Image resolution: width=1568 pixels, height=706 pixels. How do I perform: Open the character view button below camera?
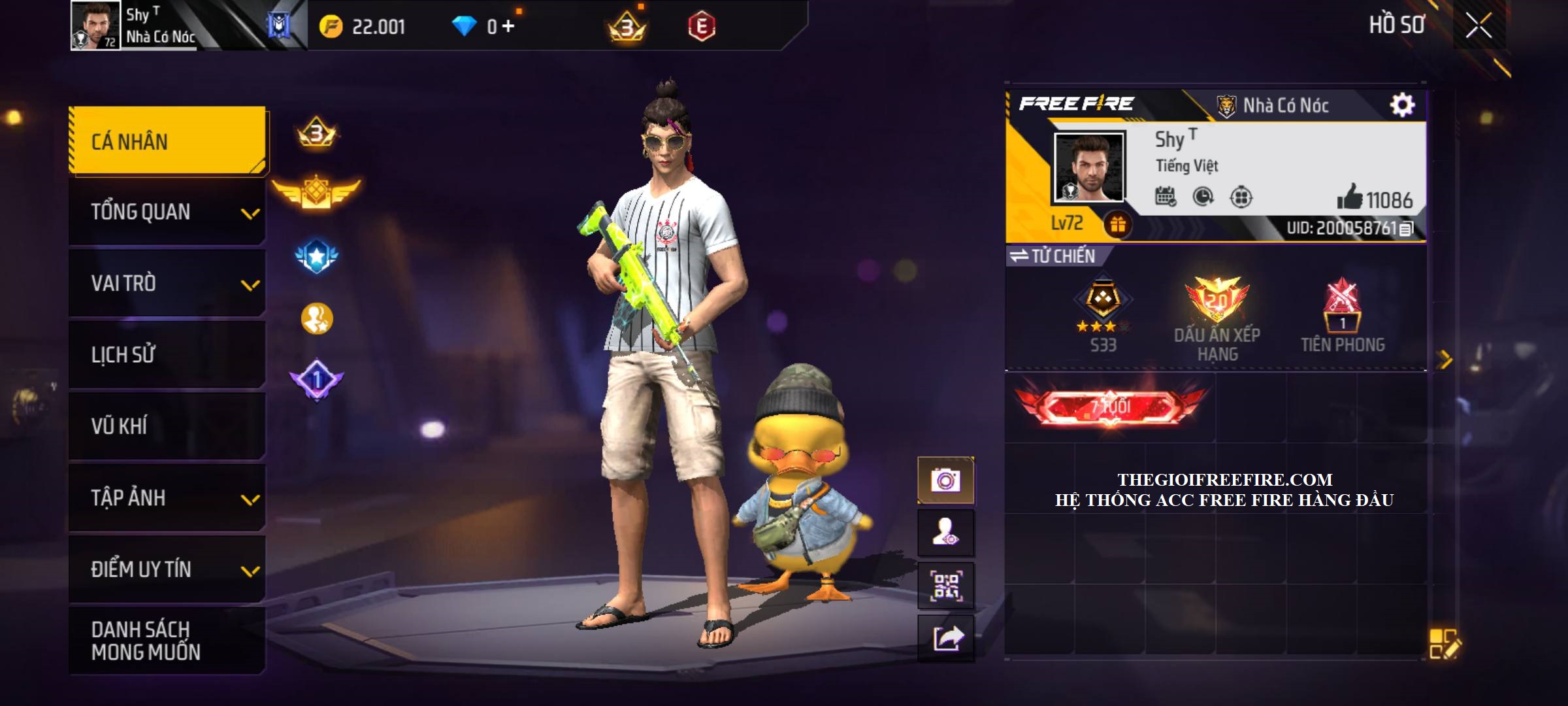click(945, 533)
